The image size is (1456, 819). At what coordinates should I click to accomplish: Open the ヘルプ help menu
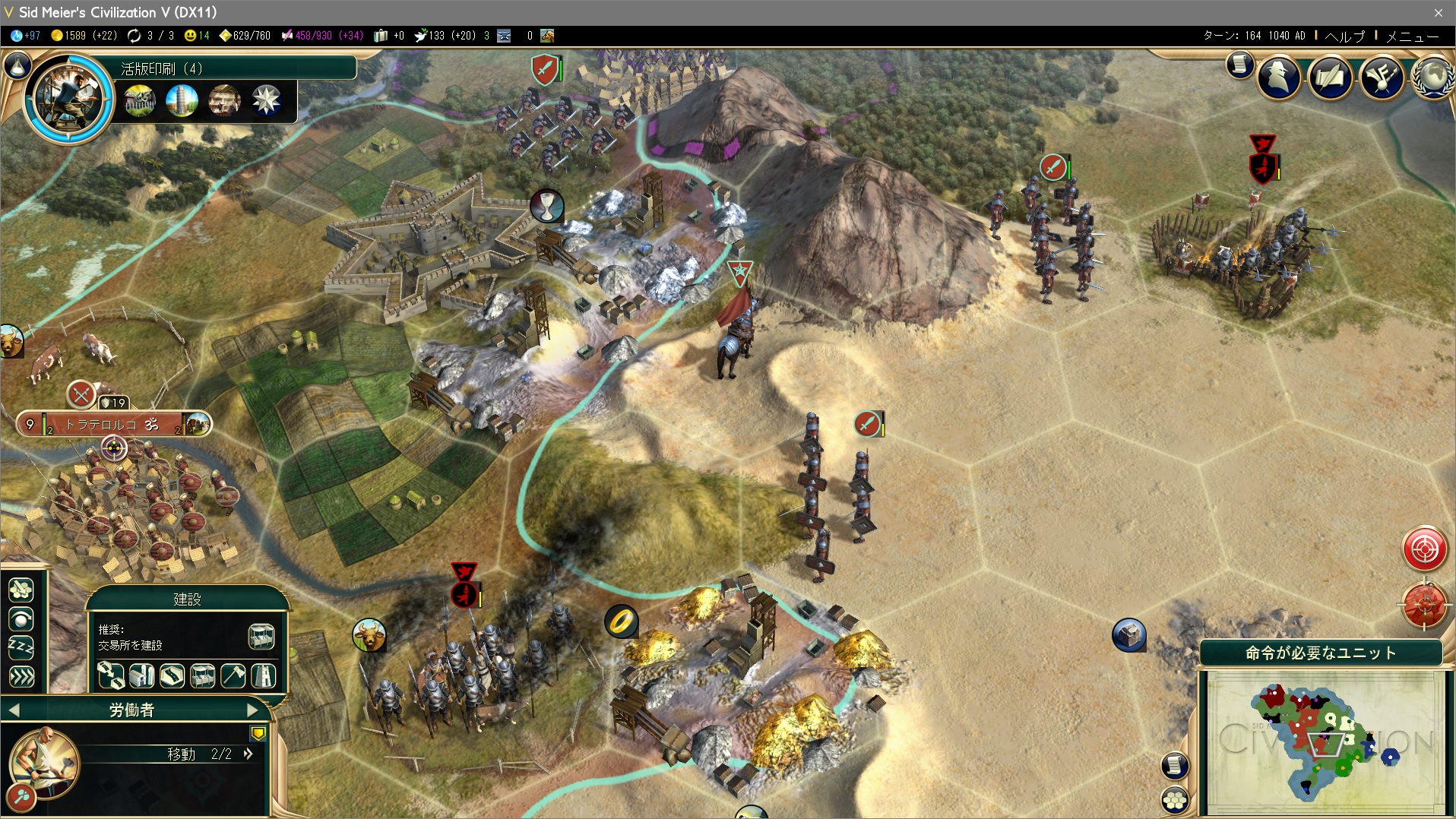coord(1344,36)
